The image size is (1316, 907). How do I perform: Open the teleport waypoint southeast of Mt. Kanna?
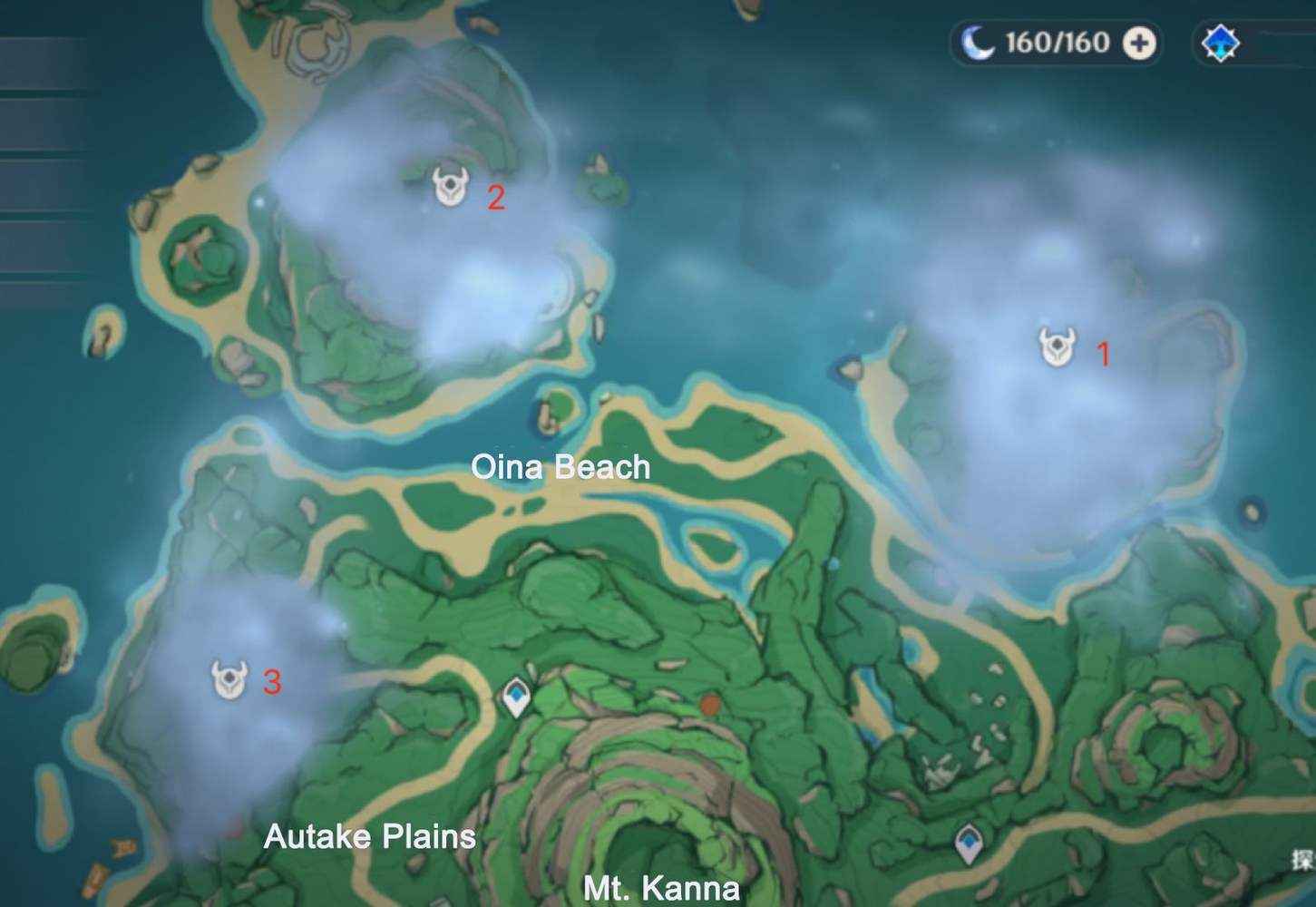(x=970, y=844)
